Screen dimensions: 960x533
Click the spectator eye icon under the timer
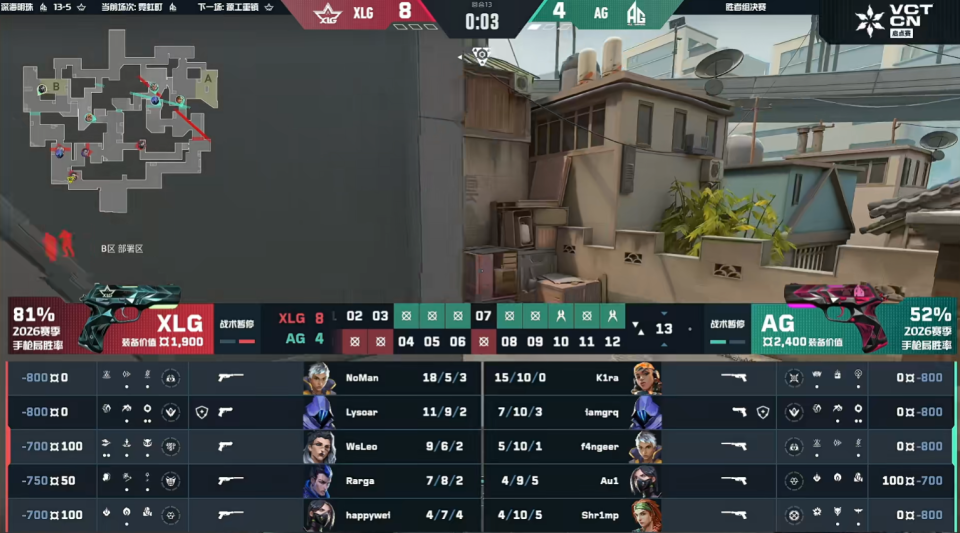click(x=482, y=54)
